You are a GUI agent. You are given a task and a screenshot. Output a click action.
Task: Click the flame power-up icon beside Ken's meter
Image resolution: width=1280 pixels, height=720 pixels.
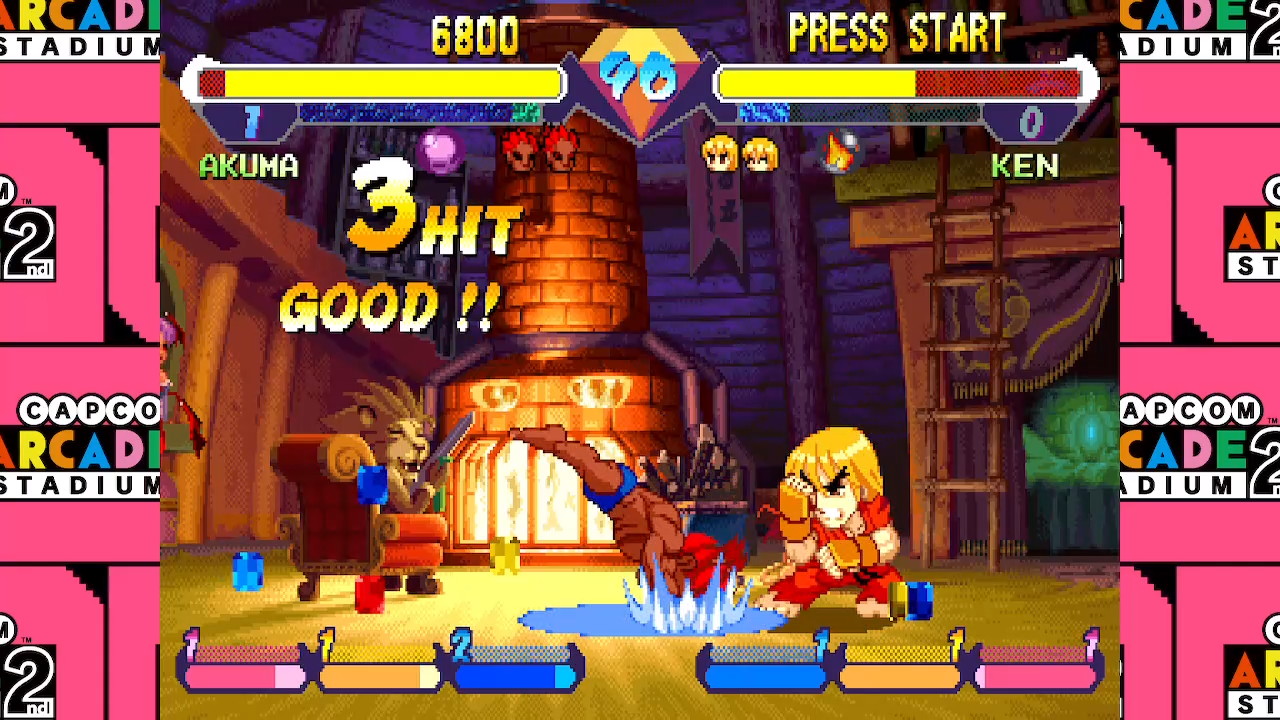point(839,153)
